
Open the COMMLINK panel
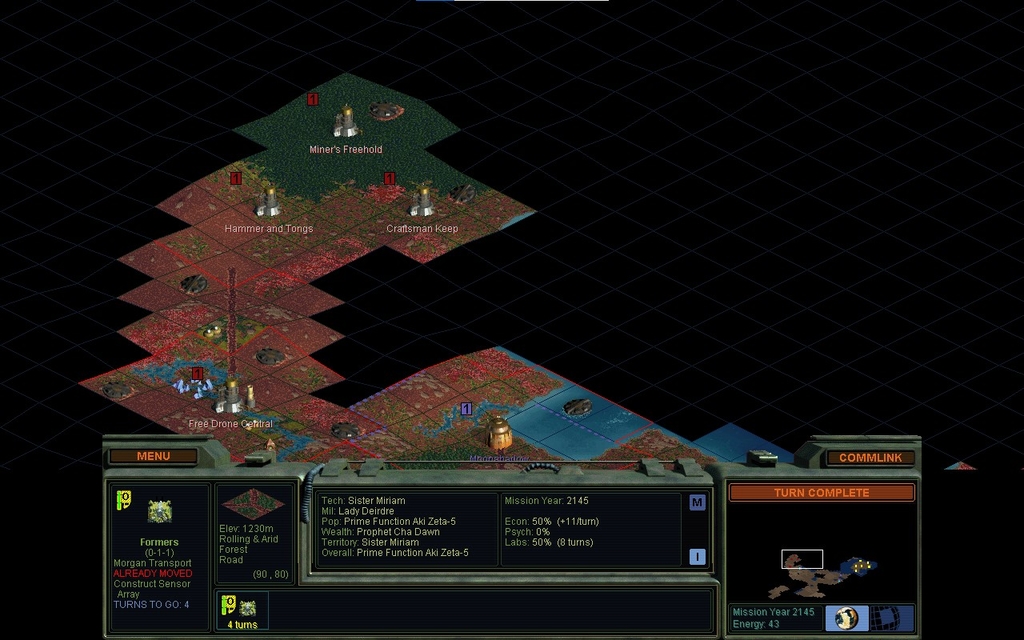[x=870, y=458]
